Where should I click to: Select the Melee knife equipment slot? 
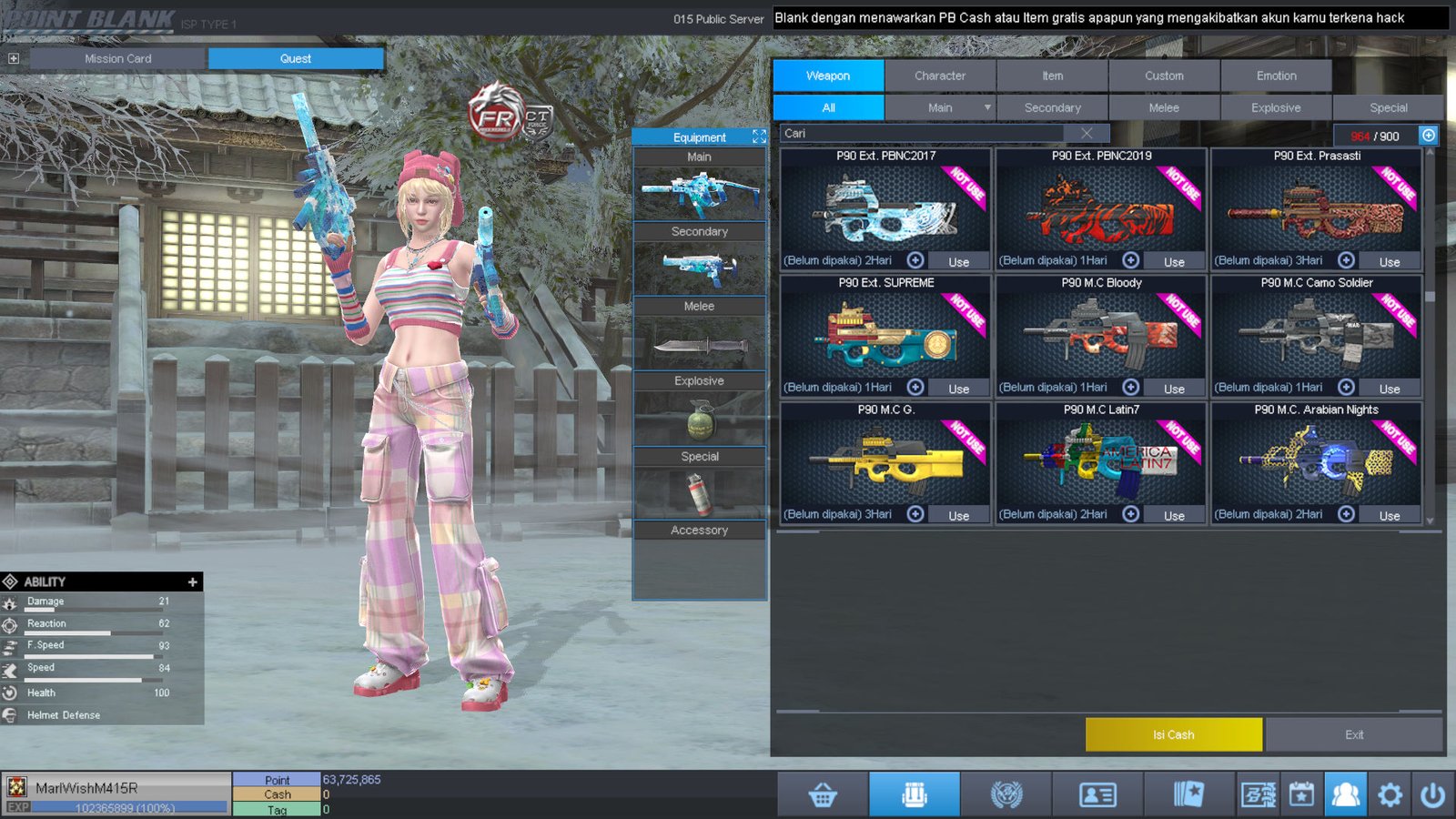pyautogui.click(x=699, y=344)
